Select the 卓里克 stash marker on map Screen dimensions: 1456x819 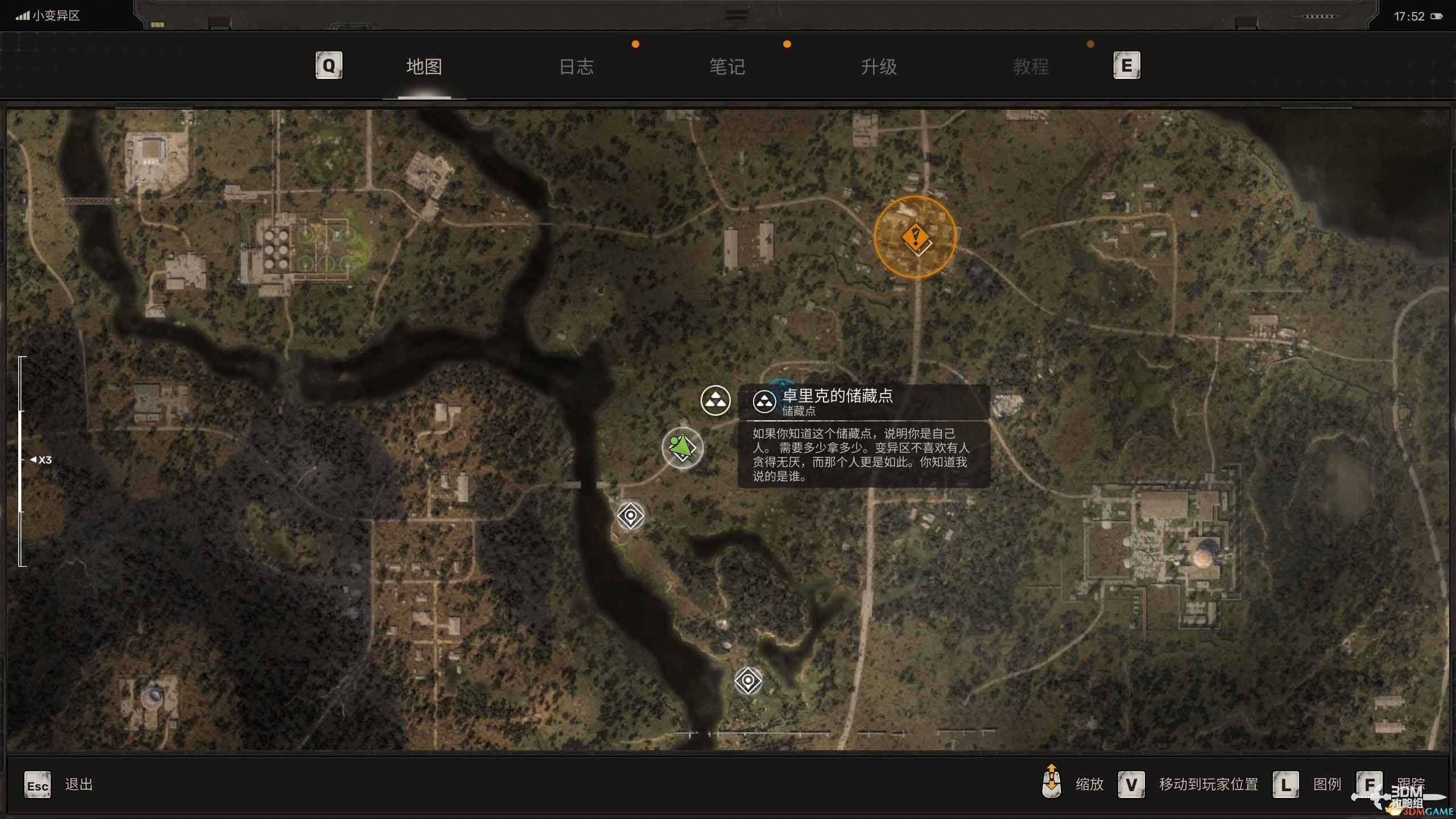(715, 400)
